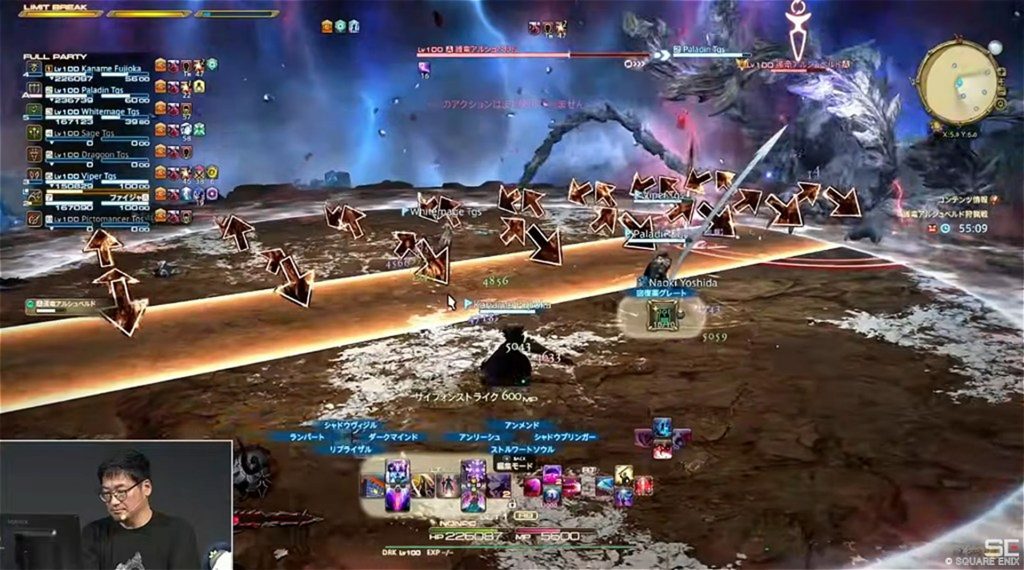Select Kaname Fujioka in the party list
Image resolution: width=1024 pixels, height=570 pixels.
[x=97, y=66]
